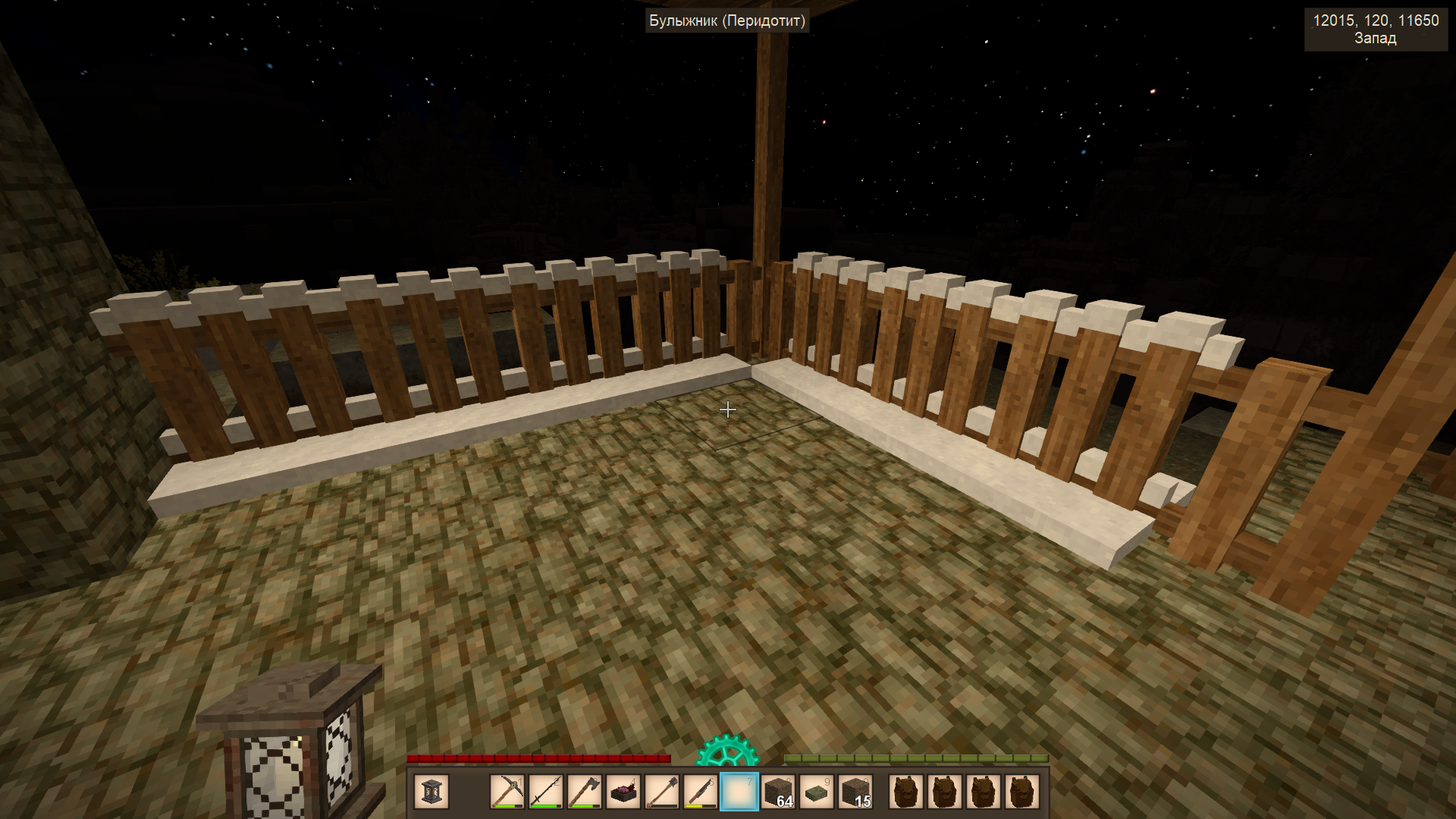Viewport: 1456px width, 819px height.
Task: Pick the blade tool with yellow durability bar
Action: point(701,792)
